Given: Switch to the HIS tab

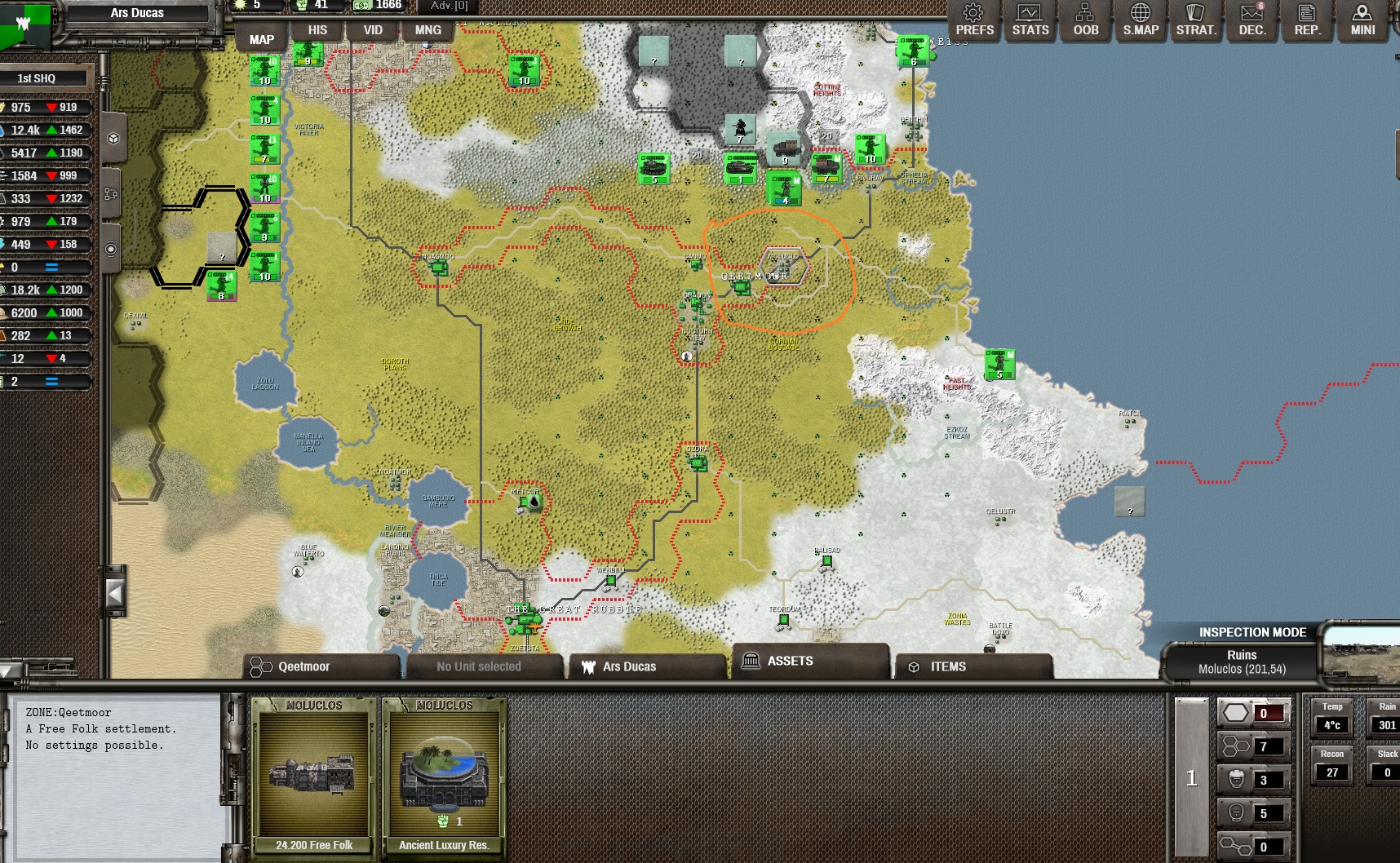Looking at the screenshot, I should pos(317,30).
